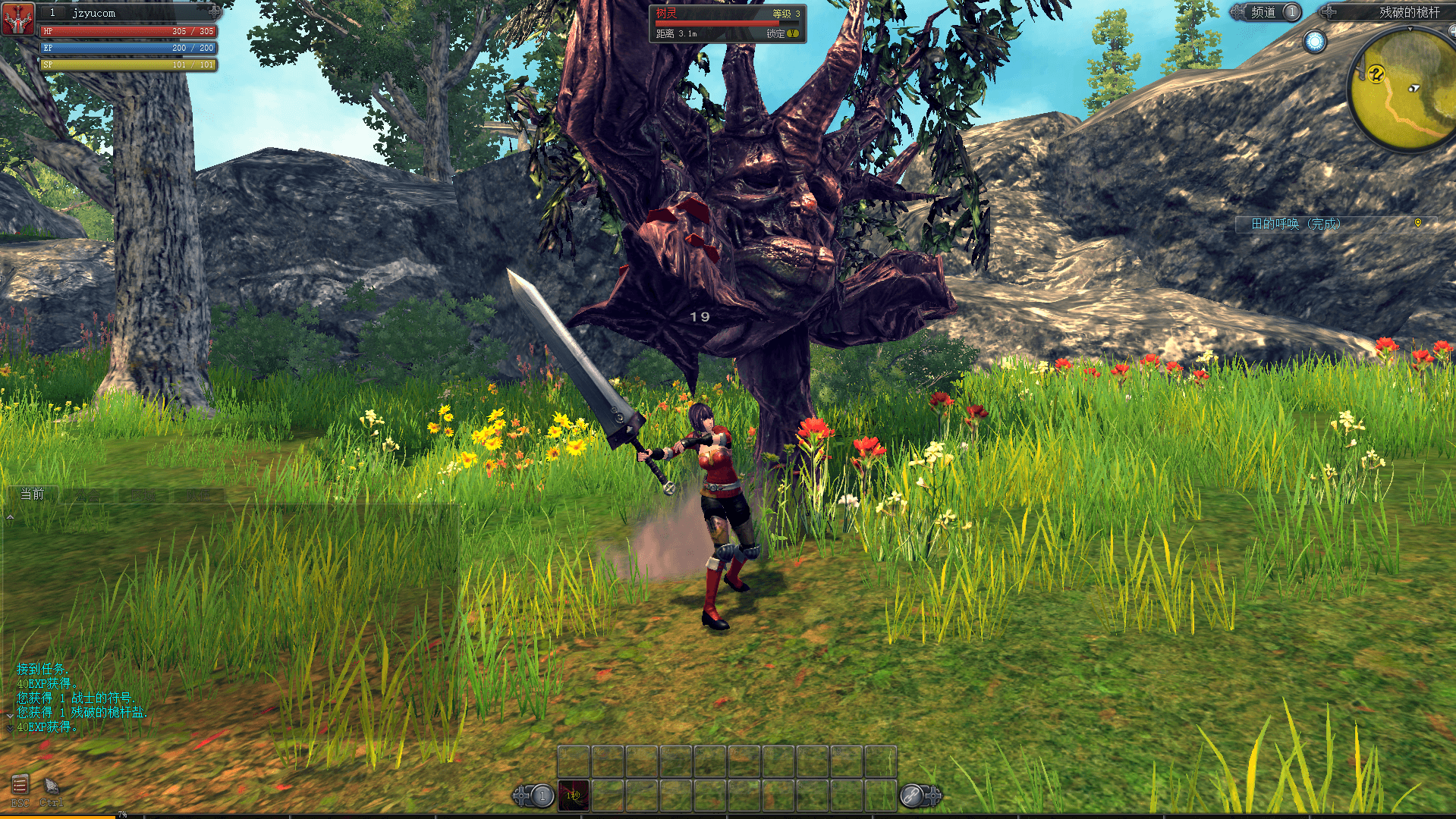Viewport: 1456px width, 819px height.
Task: Select the 田的呼唤 (完成) quest tracker entry
Action: (1296, 224)
